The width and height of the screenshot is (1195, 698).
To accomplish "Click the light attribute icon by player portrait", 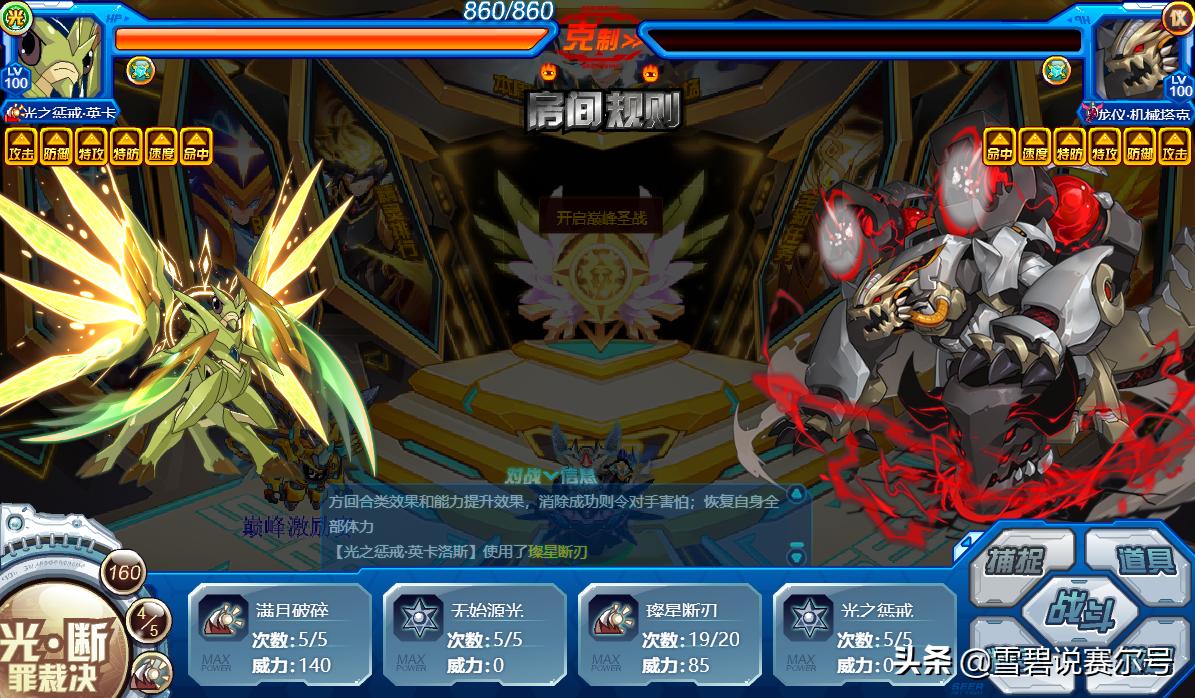I will 15,18.
